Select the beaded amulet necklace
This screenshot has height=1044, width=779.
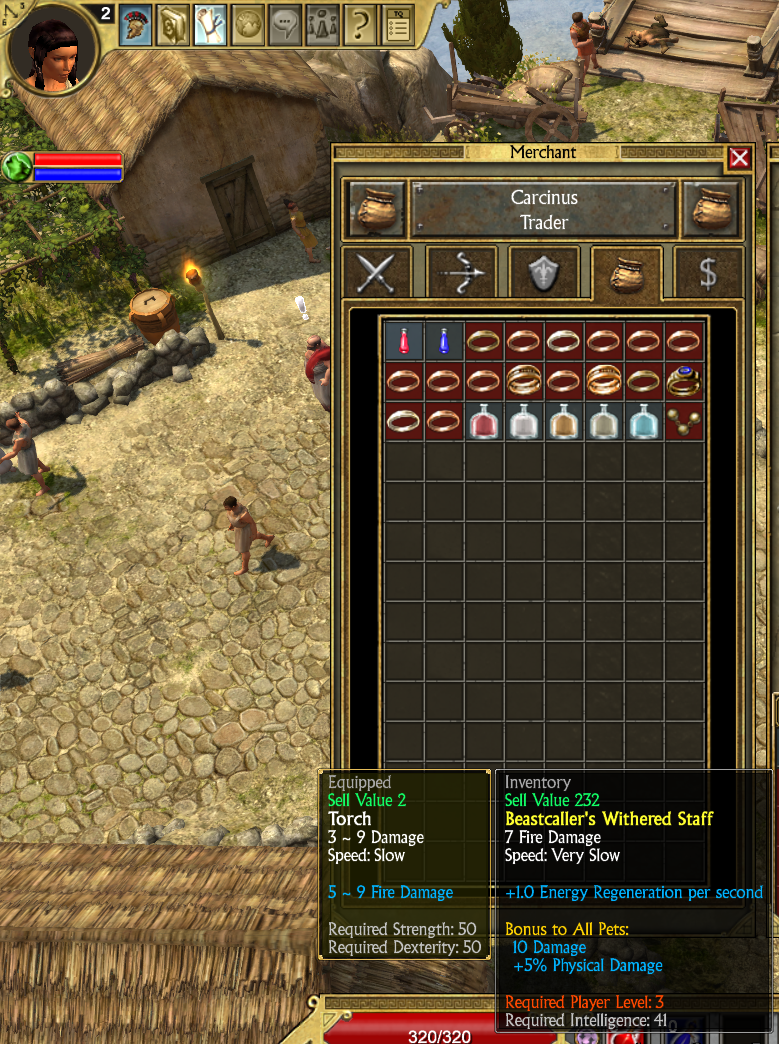685,421
